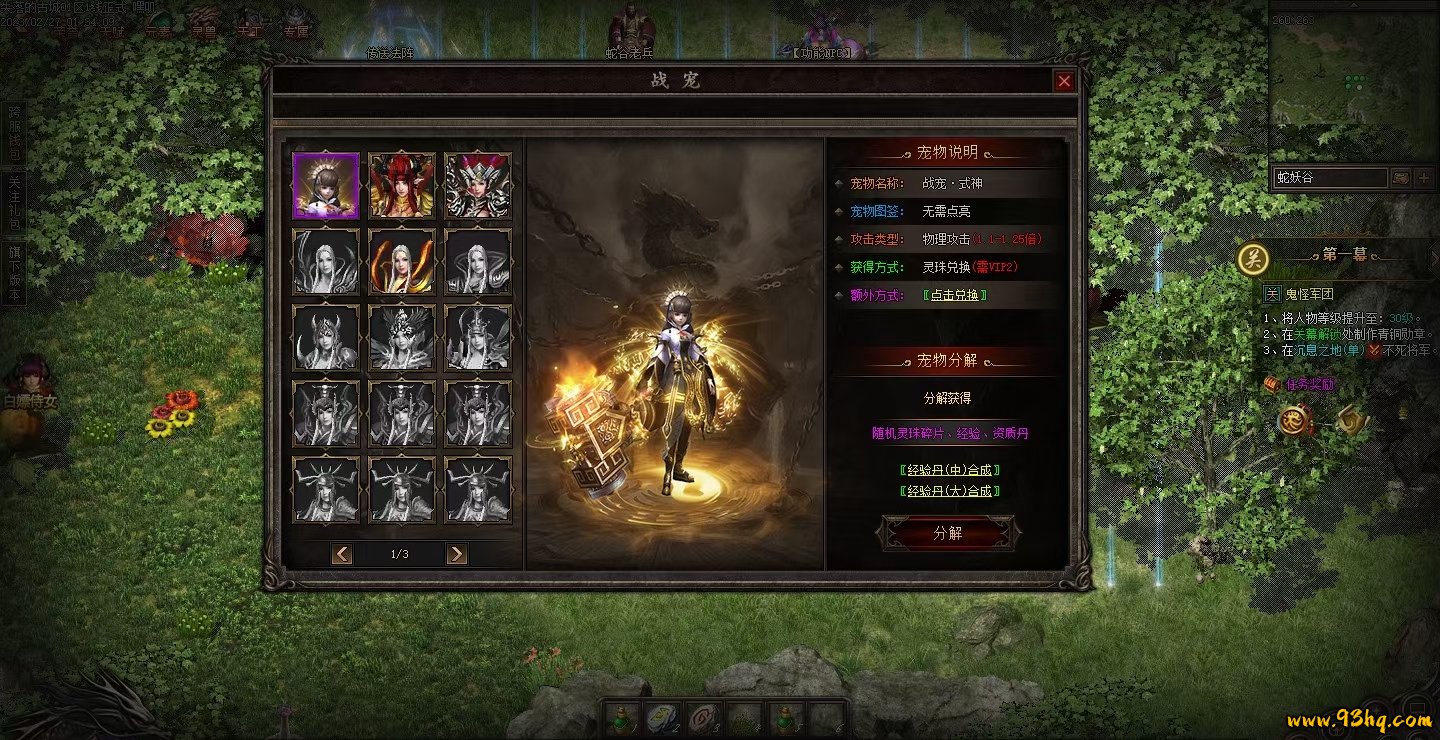Open the 点击兑换 exchange link
Screen dimensions: 1440x740
956,295
